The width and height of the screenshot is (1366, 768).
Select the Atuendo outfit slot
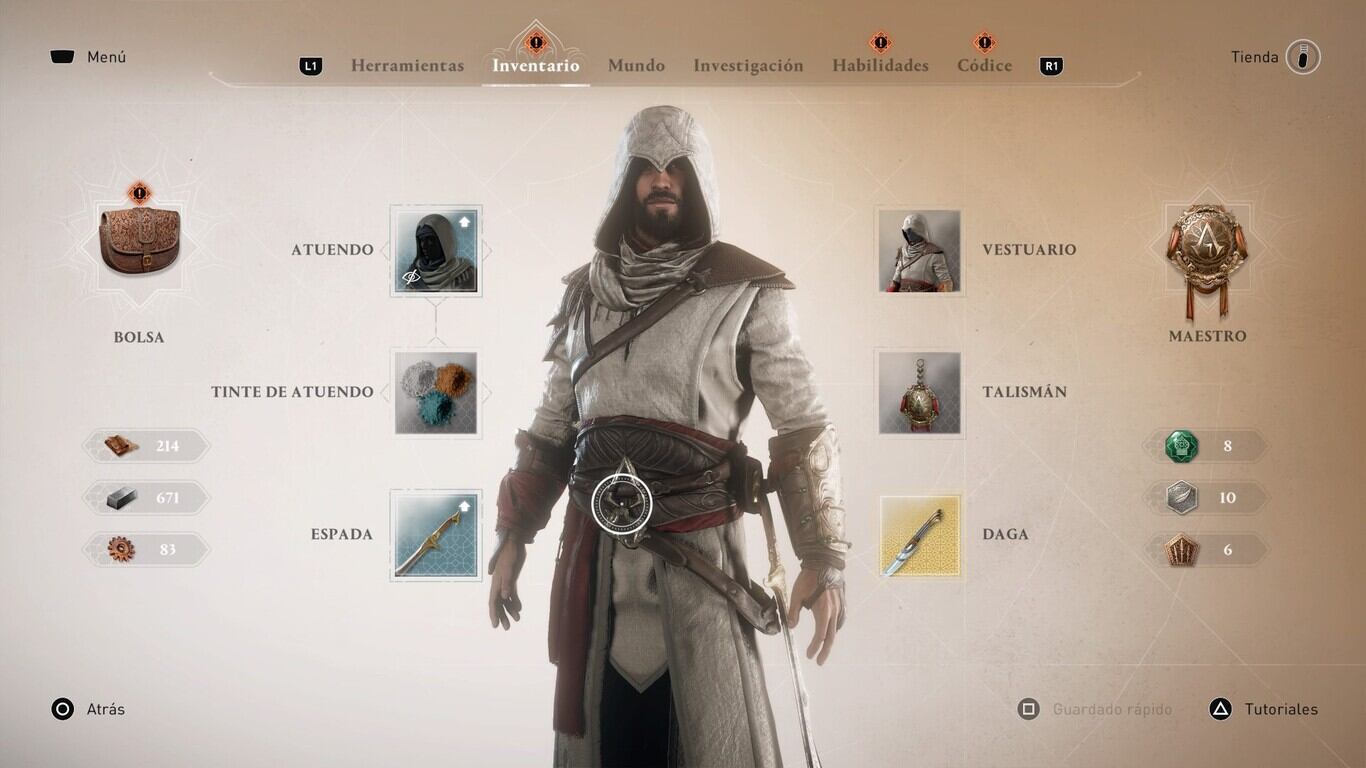click(x=436, y=250)
